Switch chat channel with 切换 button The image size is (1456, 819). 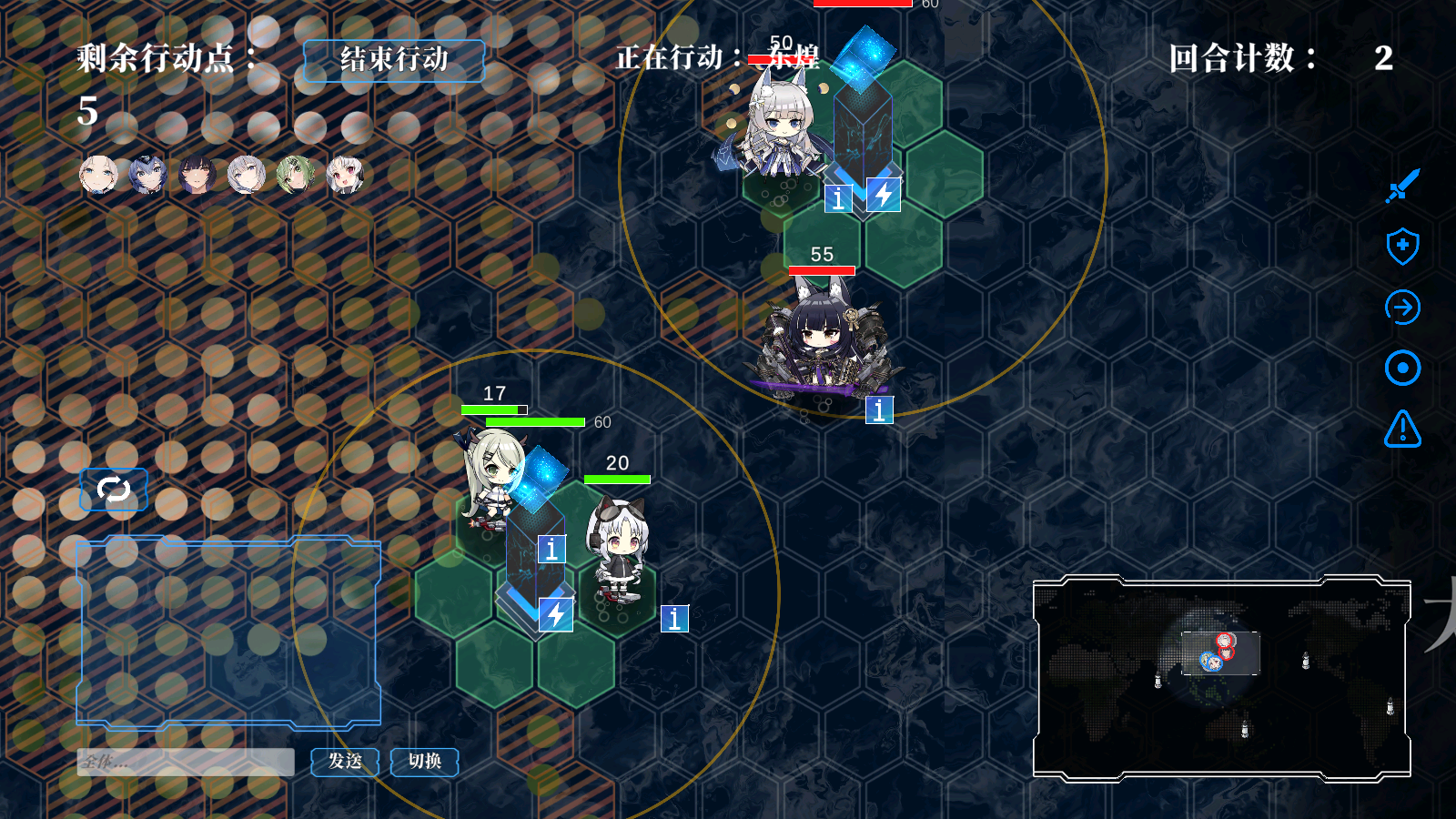coord(424,762)
